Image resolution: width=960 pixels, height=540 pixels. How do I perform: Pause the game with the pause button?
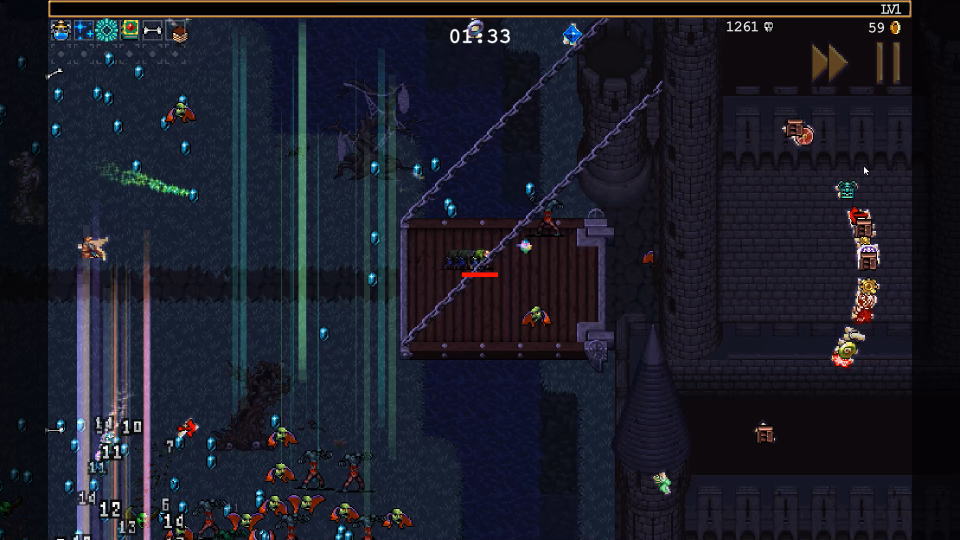(888, 63)
